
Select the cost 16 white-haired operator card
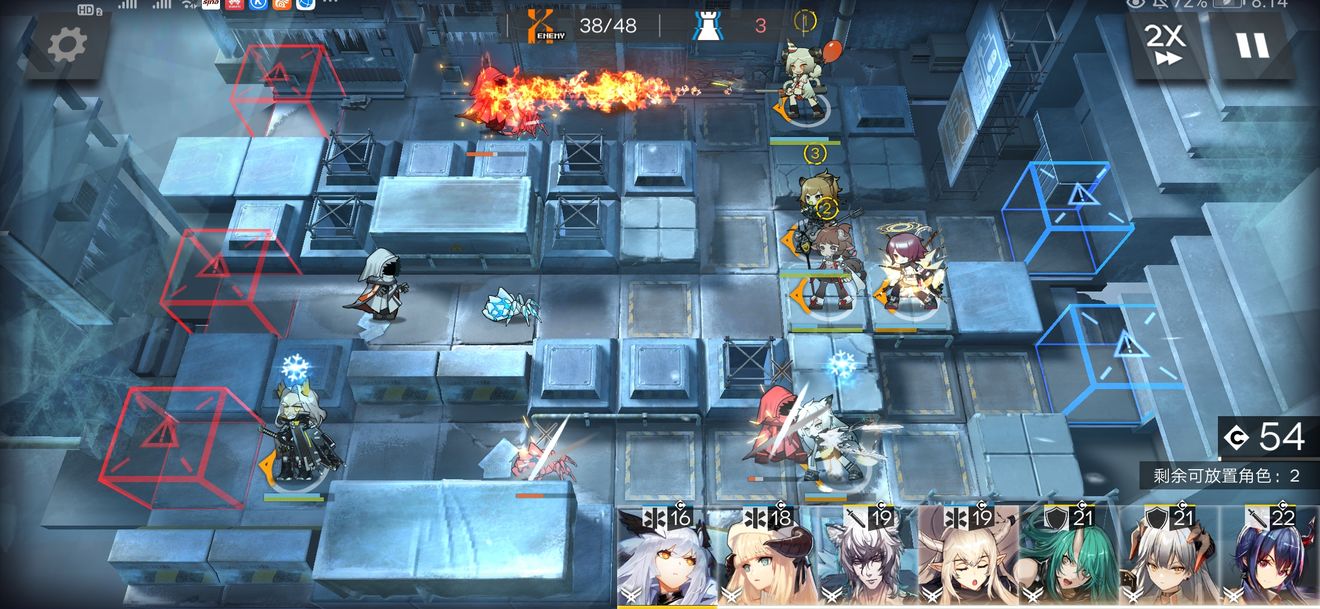(667, 558)
